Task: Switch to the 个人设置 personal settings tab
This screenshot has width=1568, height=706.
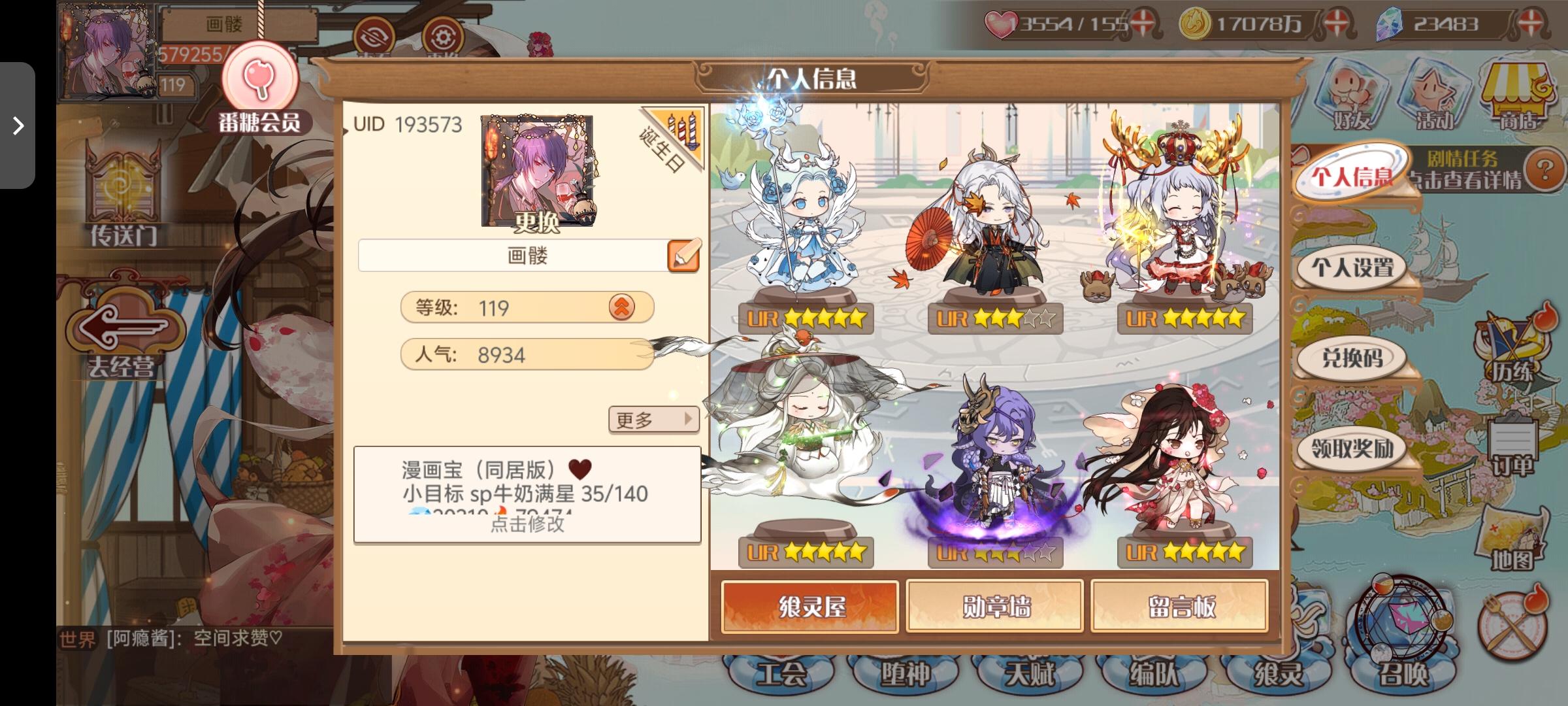Action: click(1353, 267)
